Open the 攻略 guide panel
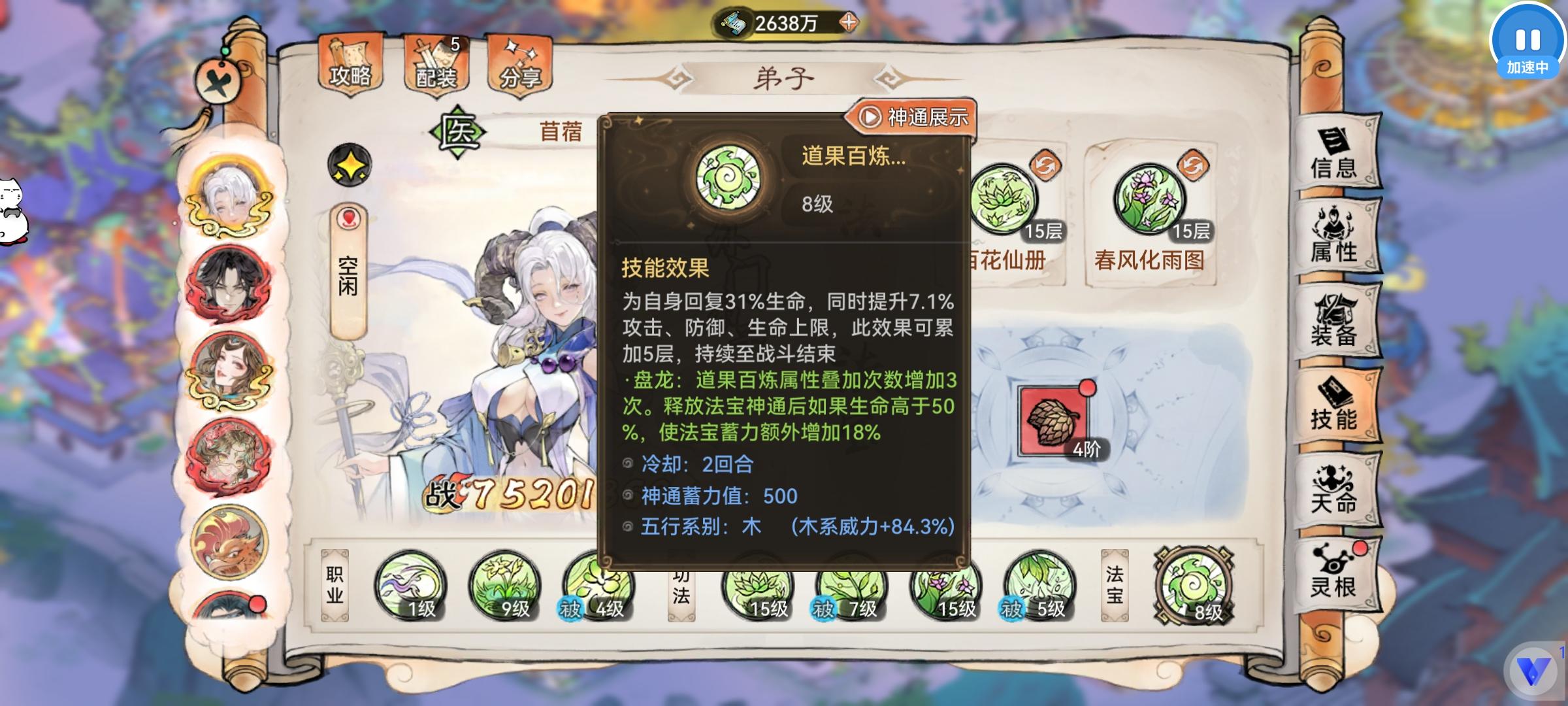 tap(350, 63)
